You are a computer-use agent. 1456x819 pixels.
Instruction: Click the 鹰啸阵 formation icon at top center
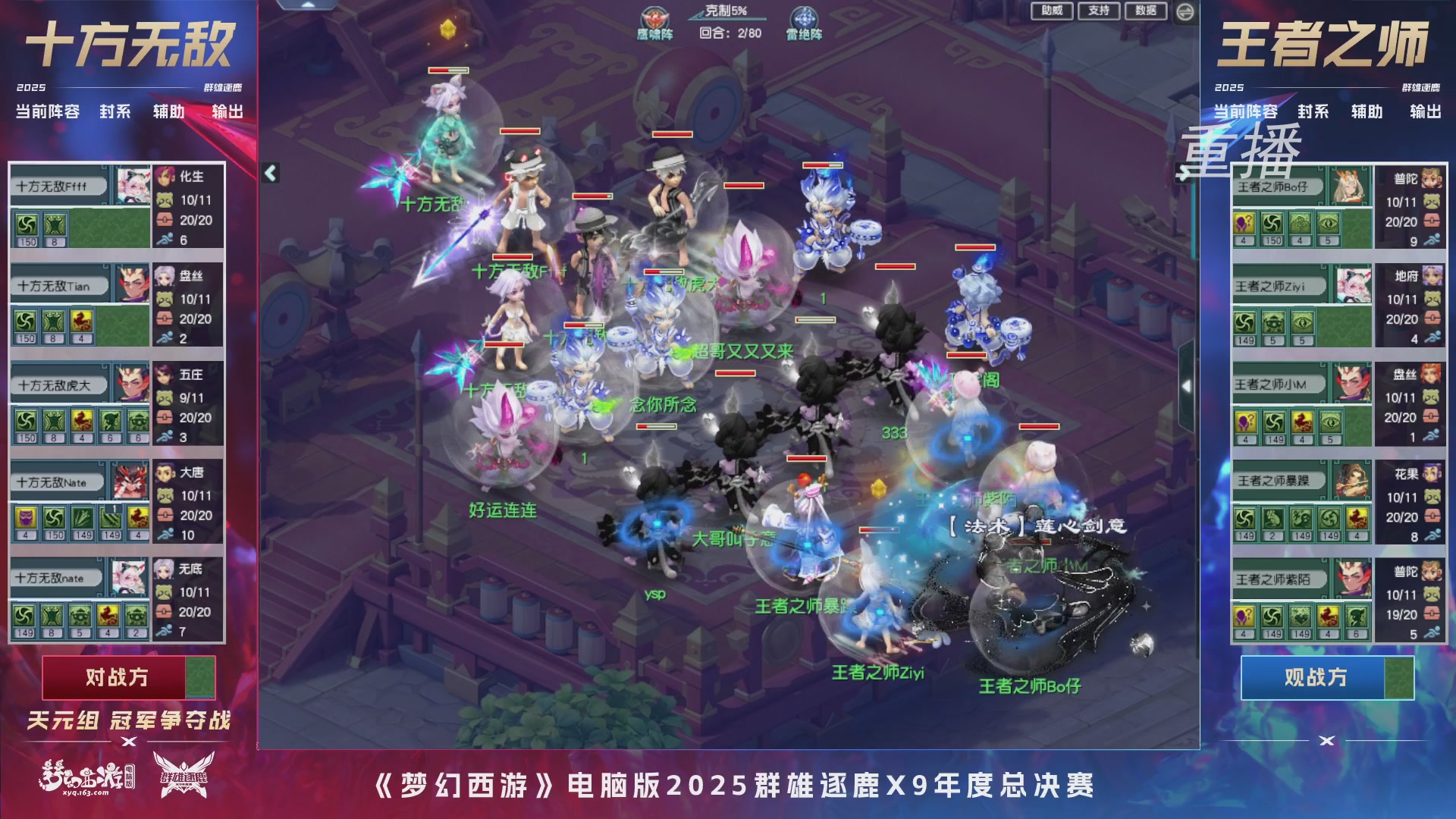click(654, 18)
